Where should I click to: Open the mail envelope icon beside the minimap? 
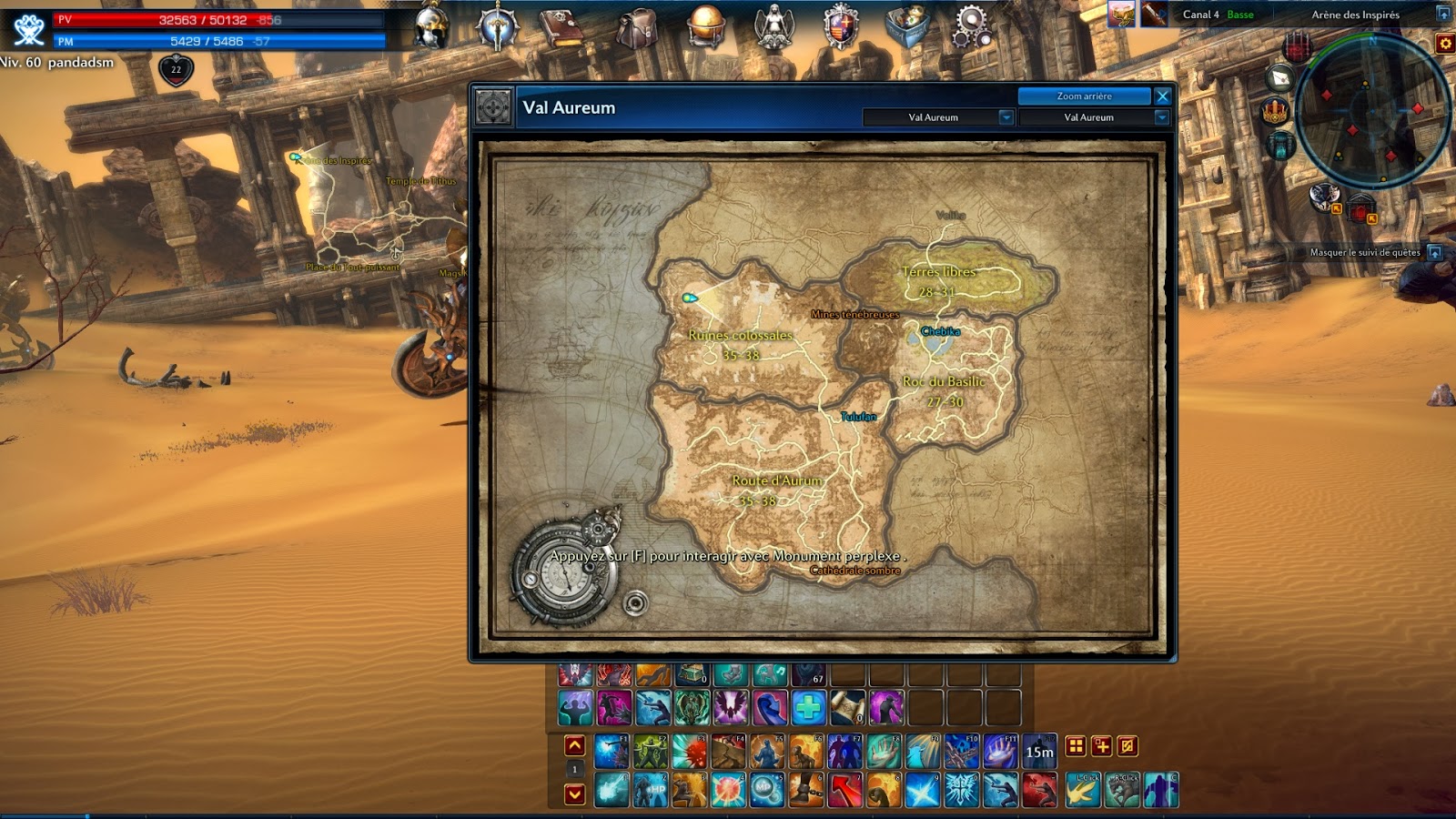(x=1279, y=79)
